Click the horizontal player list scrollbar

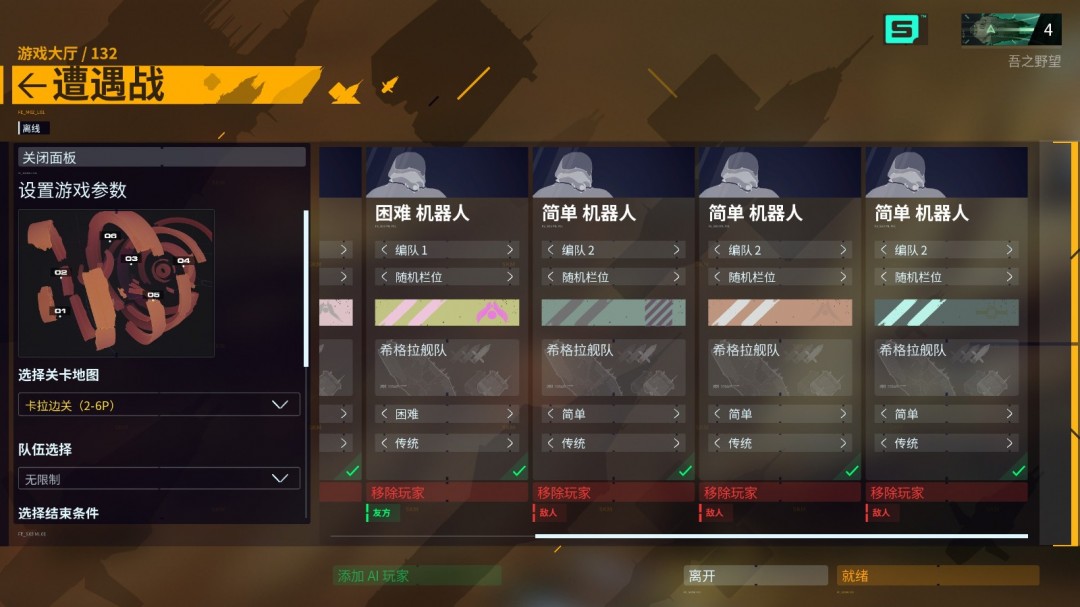(x=781, y=537)
